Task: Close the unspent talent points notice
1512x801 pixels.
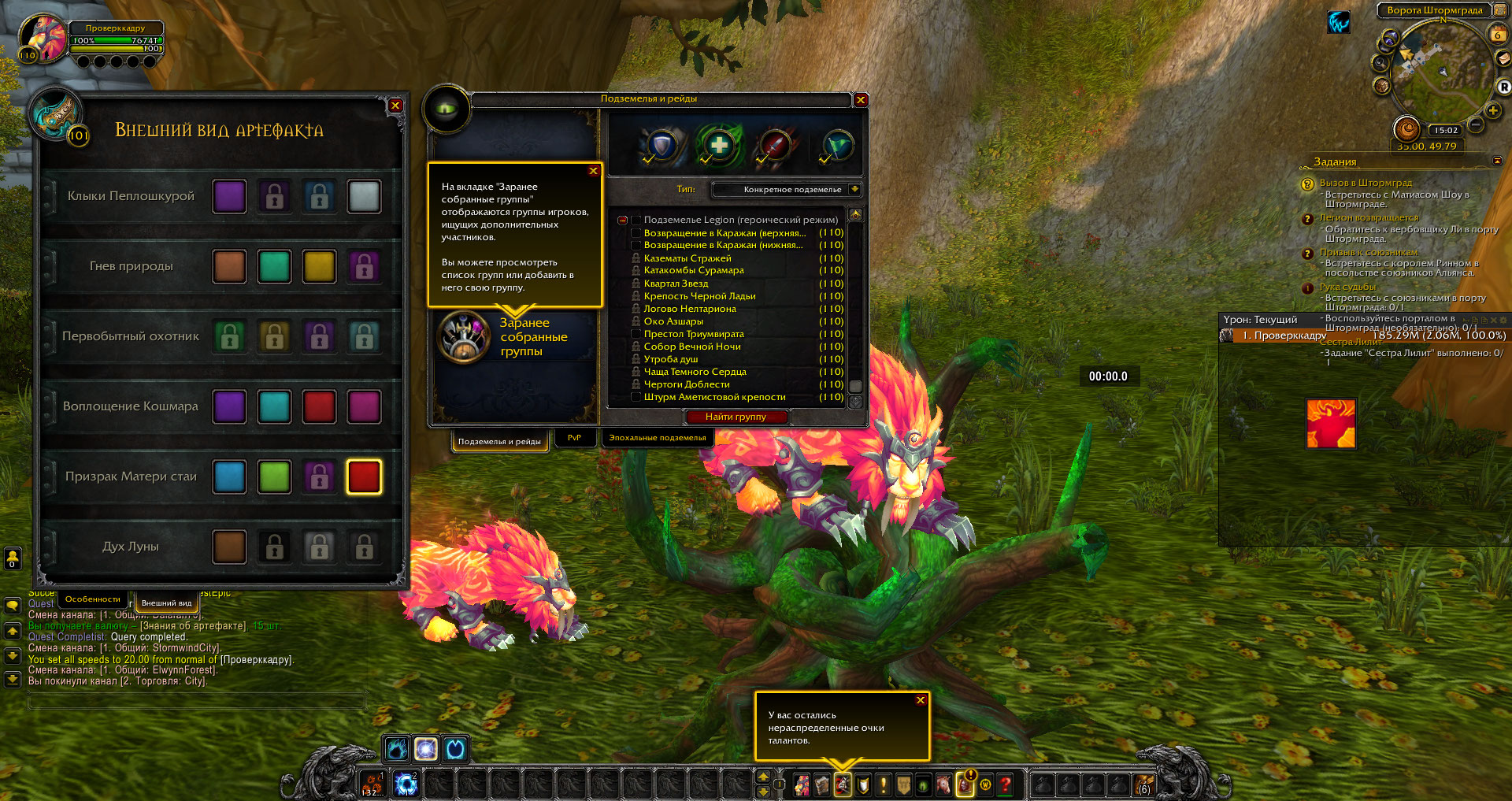Action: (921, 700)
